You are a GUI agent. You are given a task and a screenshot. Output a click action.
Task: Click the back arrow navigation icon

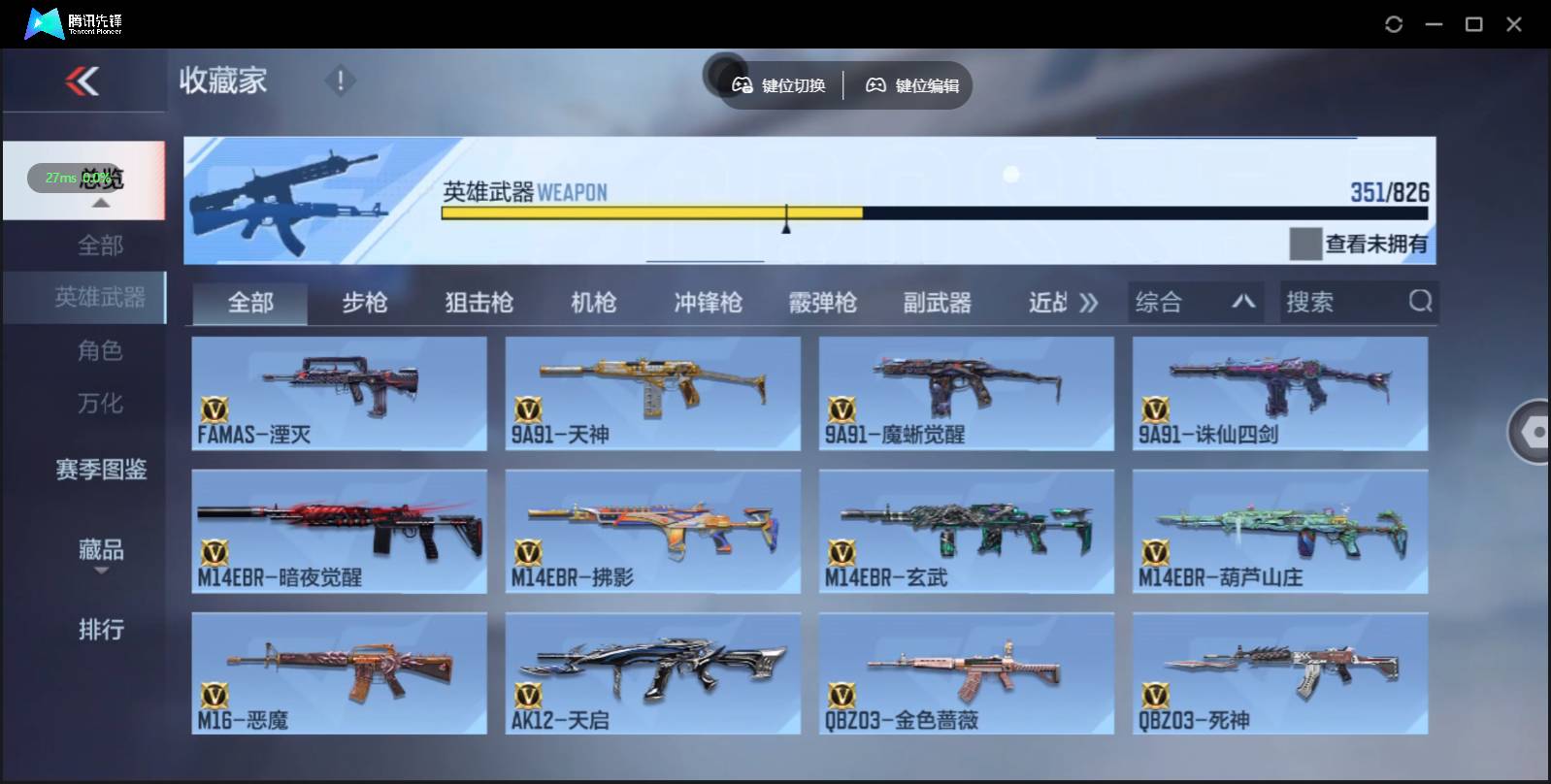pyautogui.click(x=84, y=81)
